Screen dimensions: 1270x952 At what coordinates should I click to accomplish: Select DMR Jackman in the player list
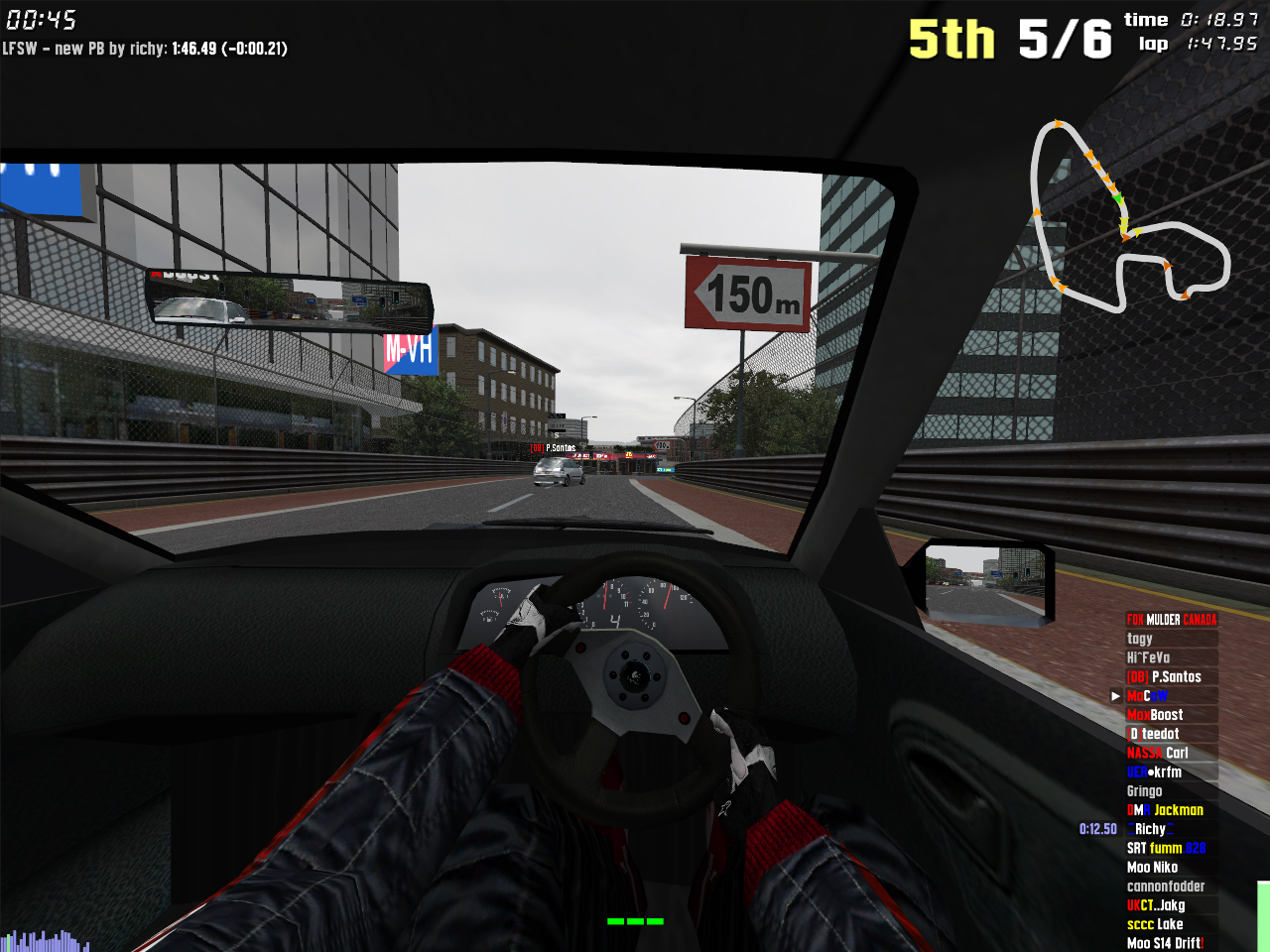1165,810
